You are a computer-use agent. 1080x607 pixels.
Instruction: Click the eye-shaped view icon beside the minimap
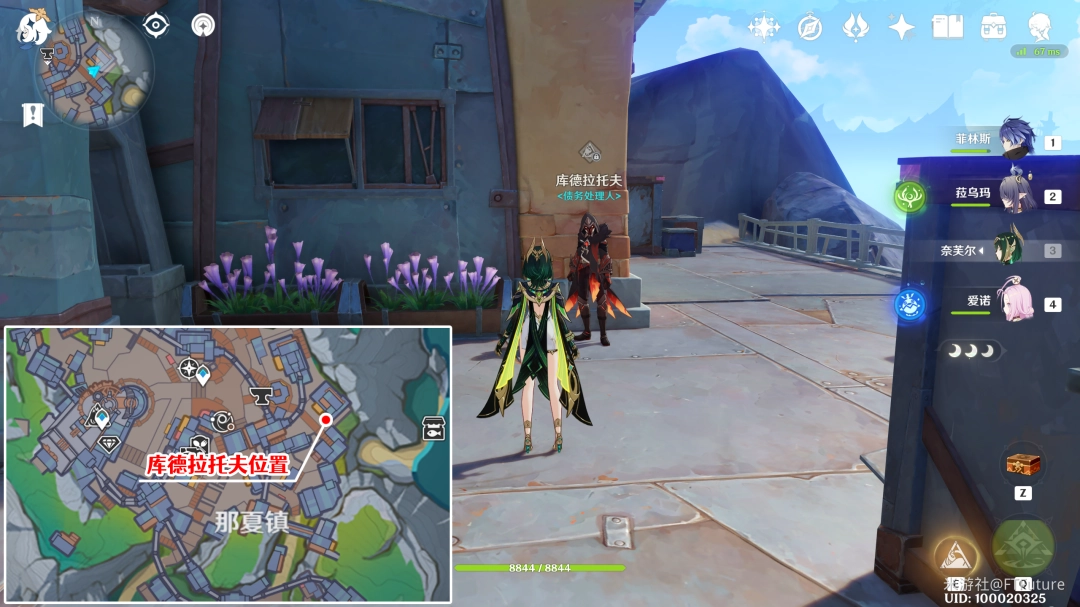(156, 26)
